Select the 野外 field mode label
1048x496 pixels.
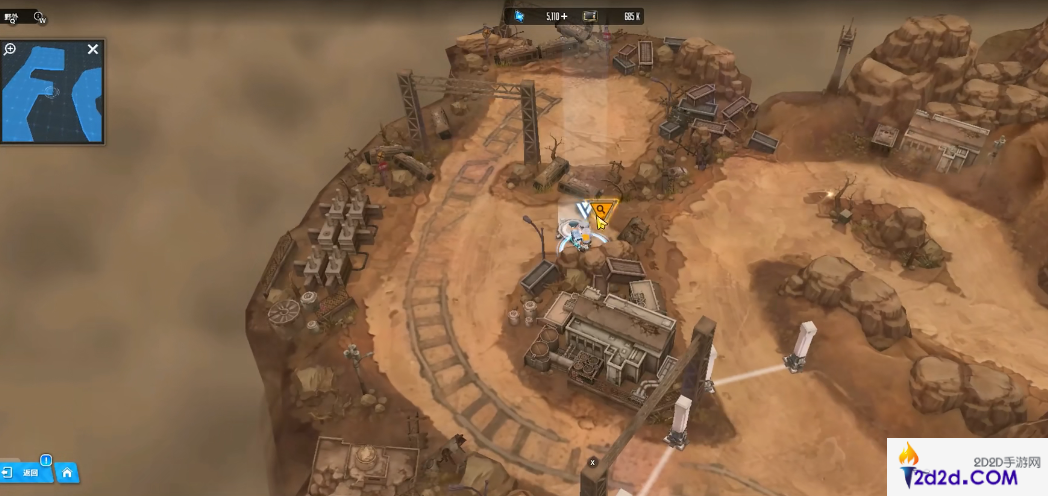click(x=12, y=17)
